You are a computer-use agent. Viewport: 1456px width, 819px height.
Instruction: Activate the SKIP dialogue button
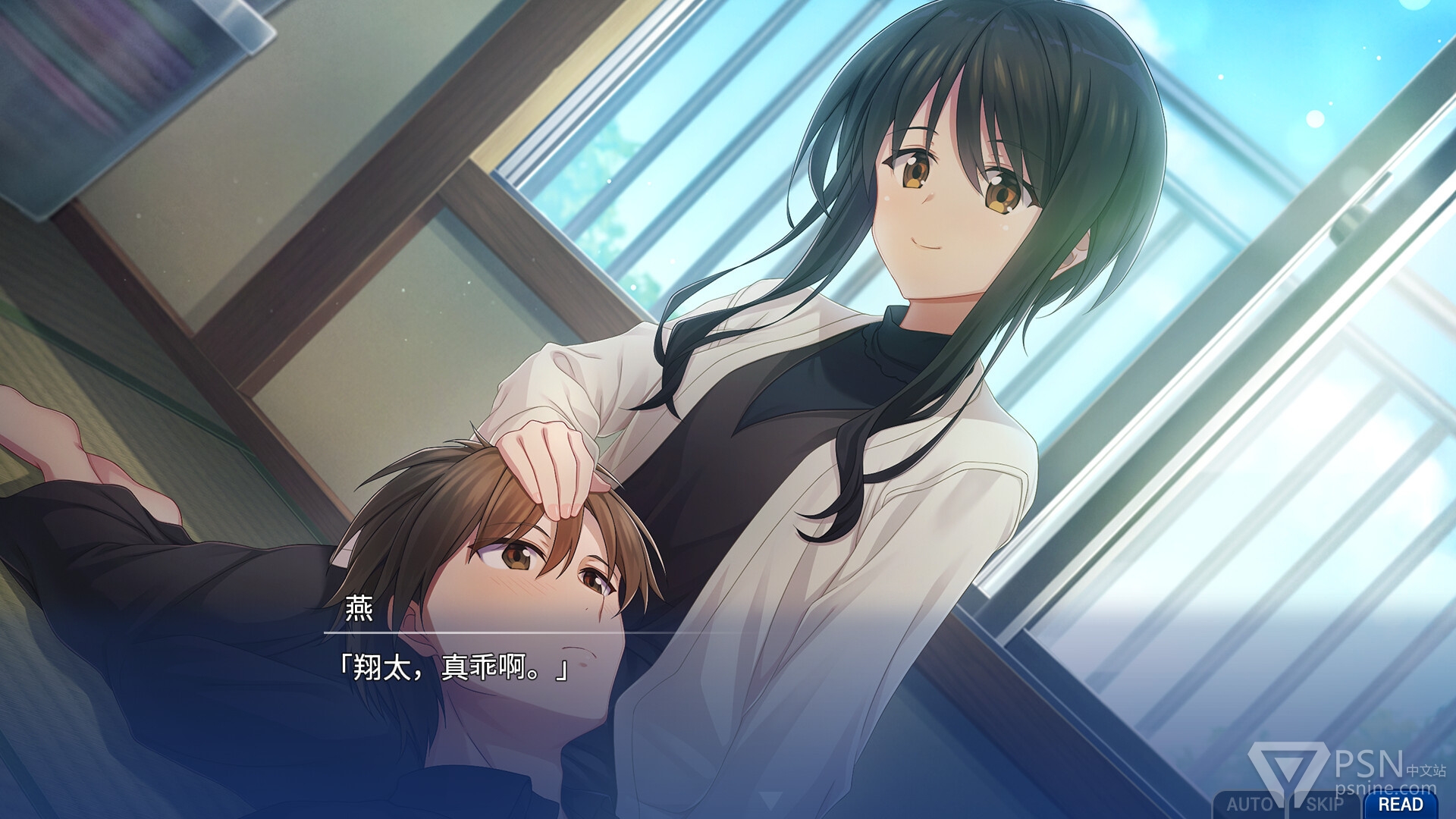click(1324, 805)
